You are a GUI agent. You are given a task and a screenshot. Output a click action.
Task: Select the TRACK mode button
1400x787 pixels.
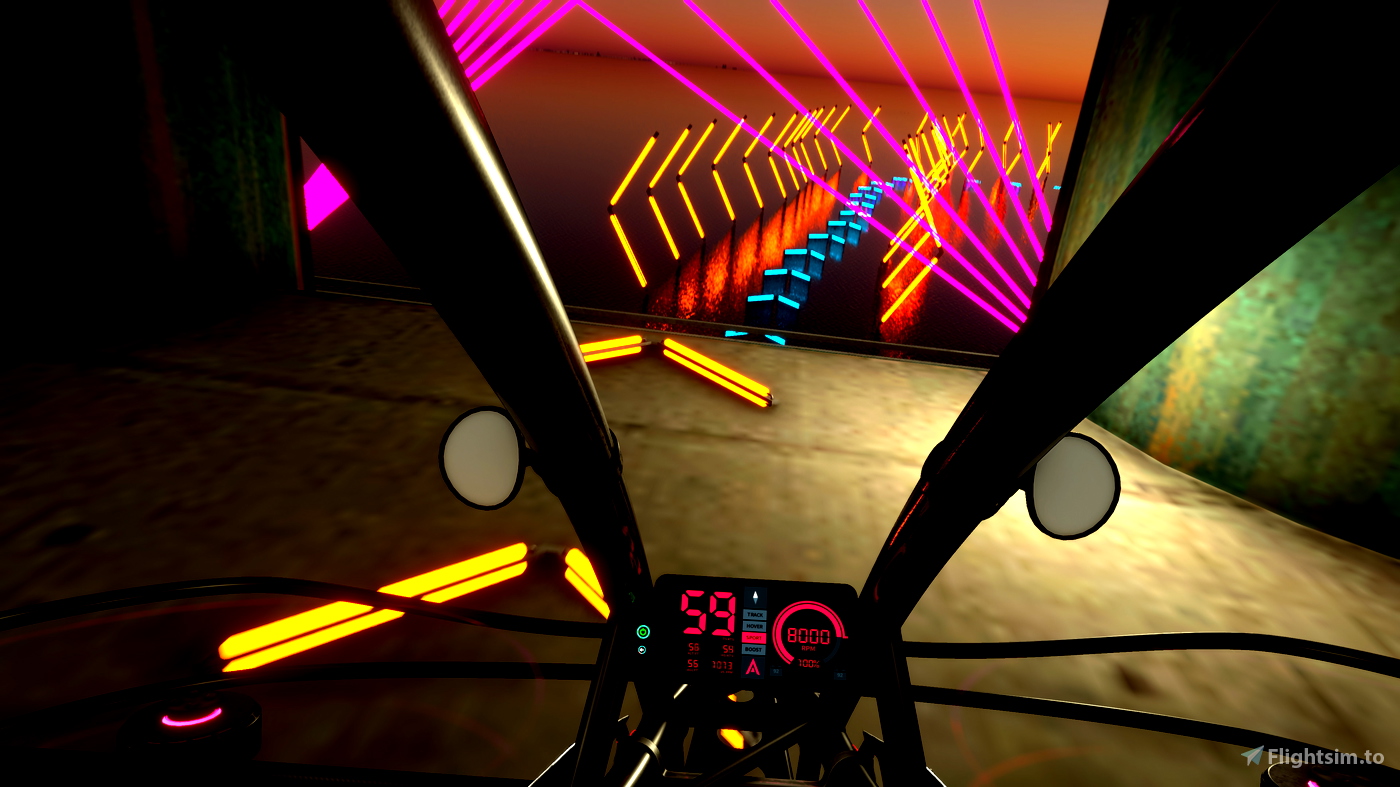754,614
